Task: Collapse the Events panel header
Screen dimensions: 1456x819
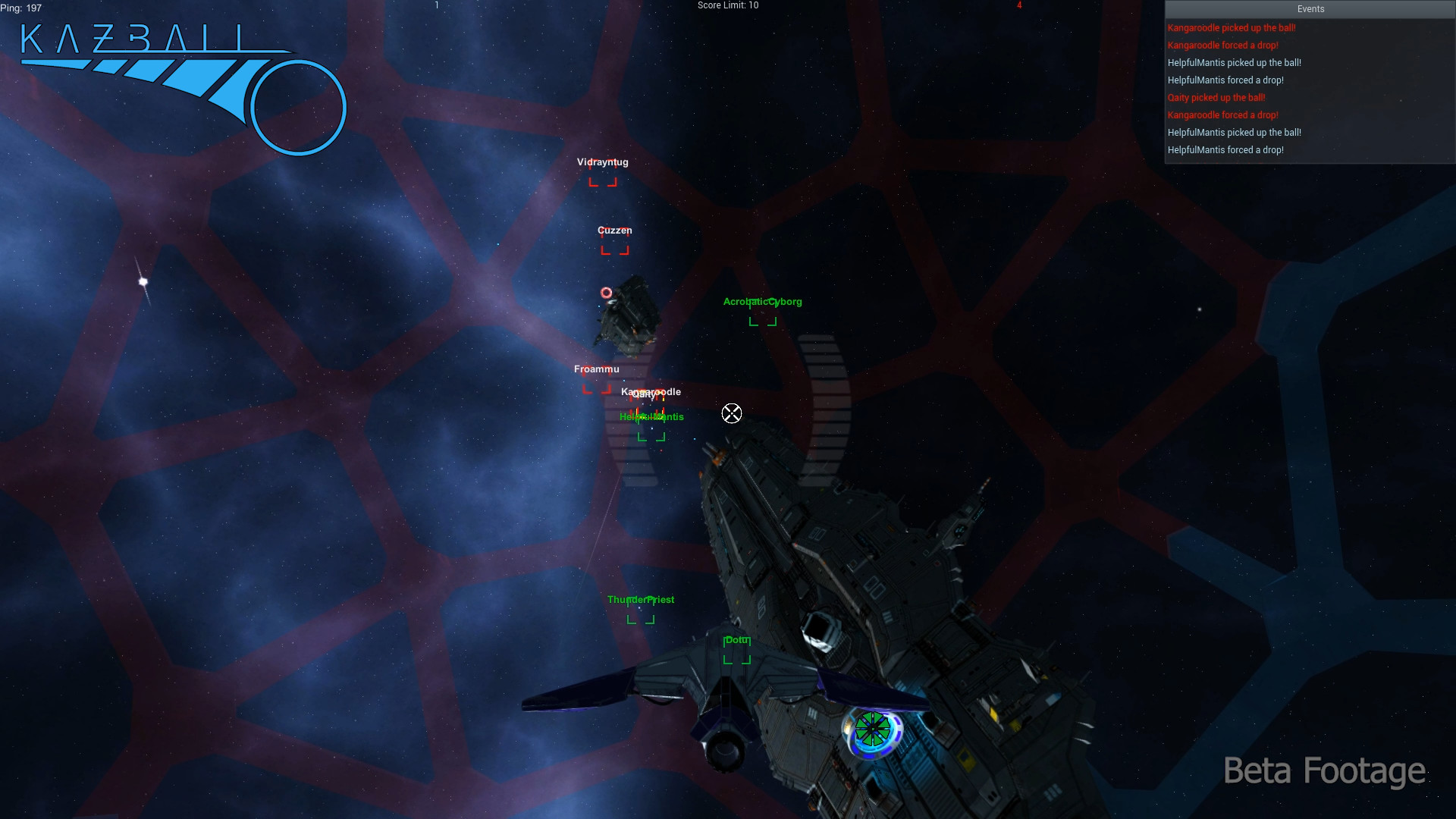Action: click(x=1310, y=9)
